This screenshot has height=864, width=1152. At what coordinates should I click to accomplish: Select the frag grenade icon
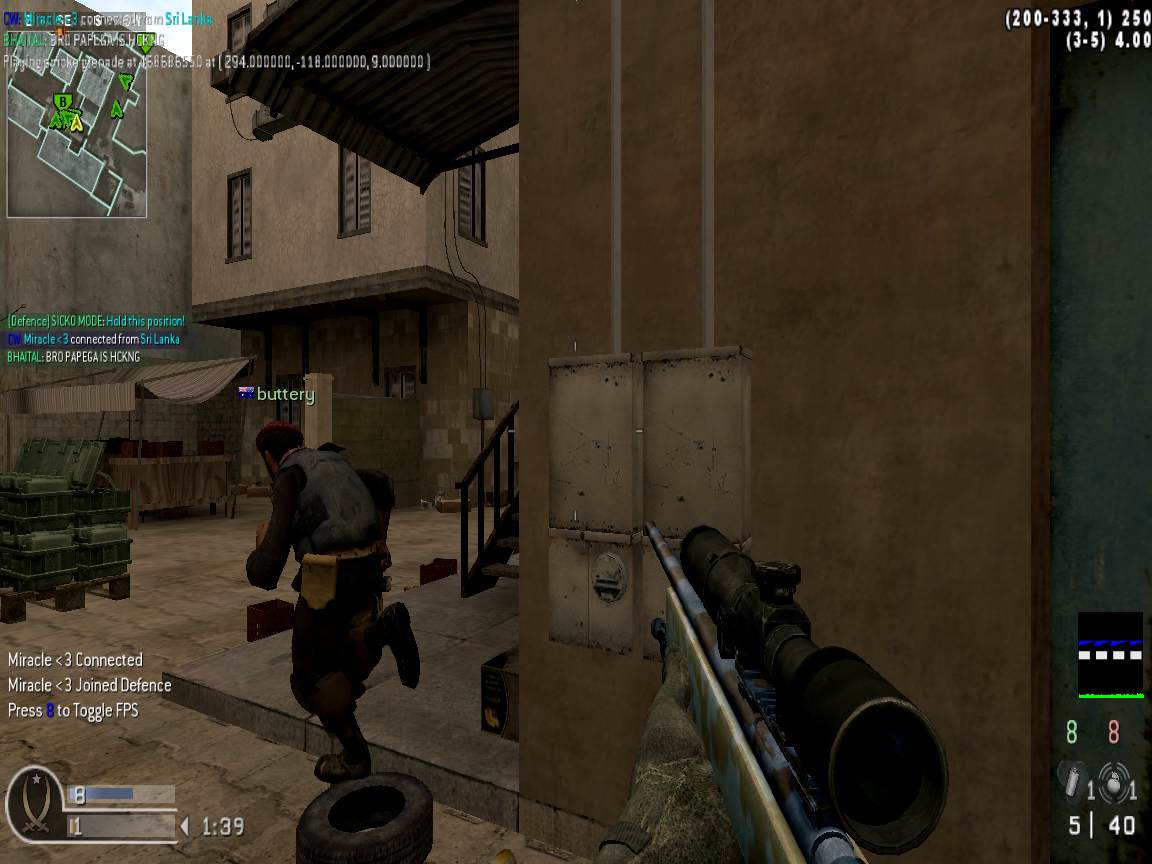pos(1112,781)
